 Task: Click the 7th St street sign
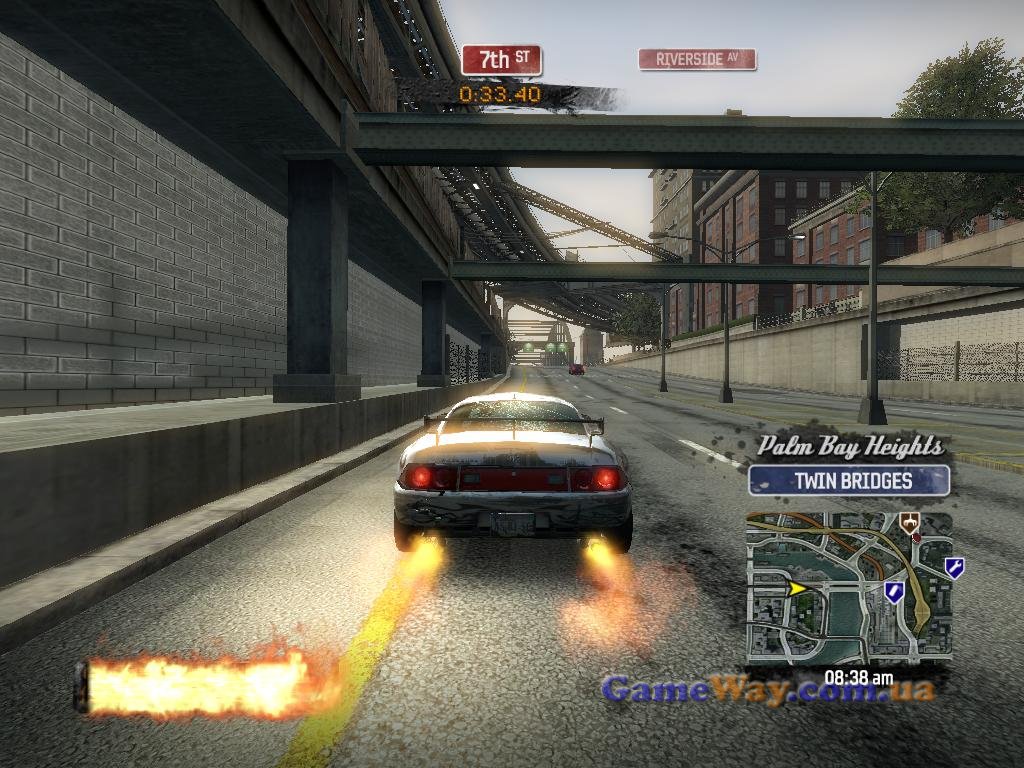pos(501,60)
